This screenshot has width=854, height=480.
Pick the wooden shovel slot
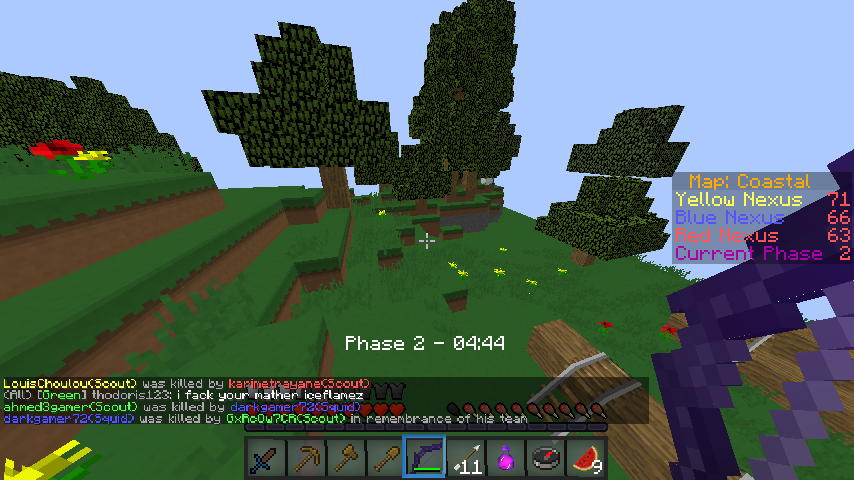click(x=385, y=458)
